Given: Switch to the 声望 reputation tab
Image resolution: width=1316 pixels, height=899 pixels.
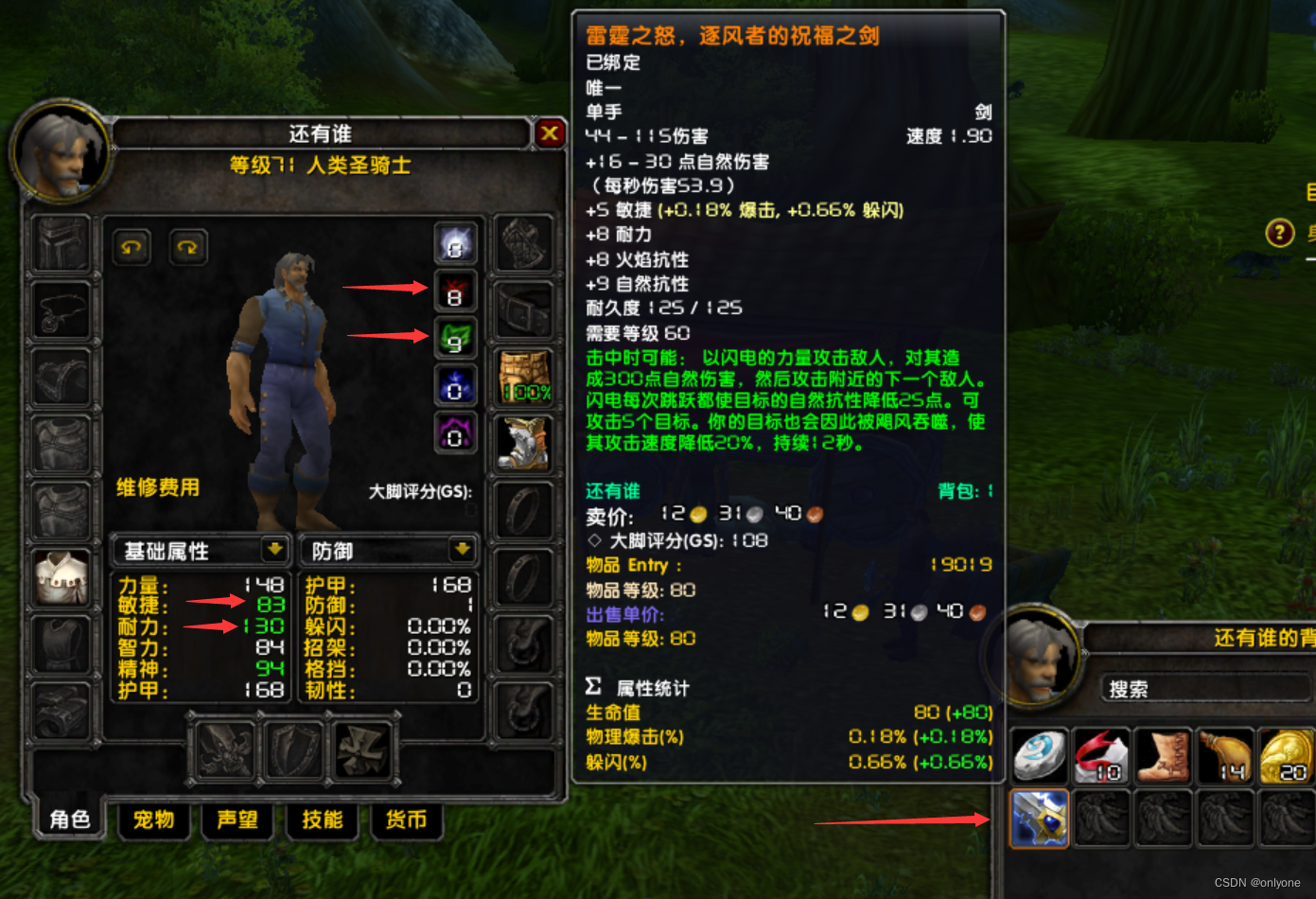Looking at the screenshot, I should (237, 820).
